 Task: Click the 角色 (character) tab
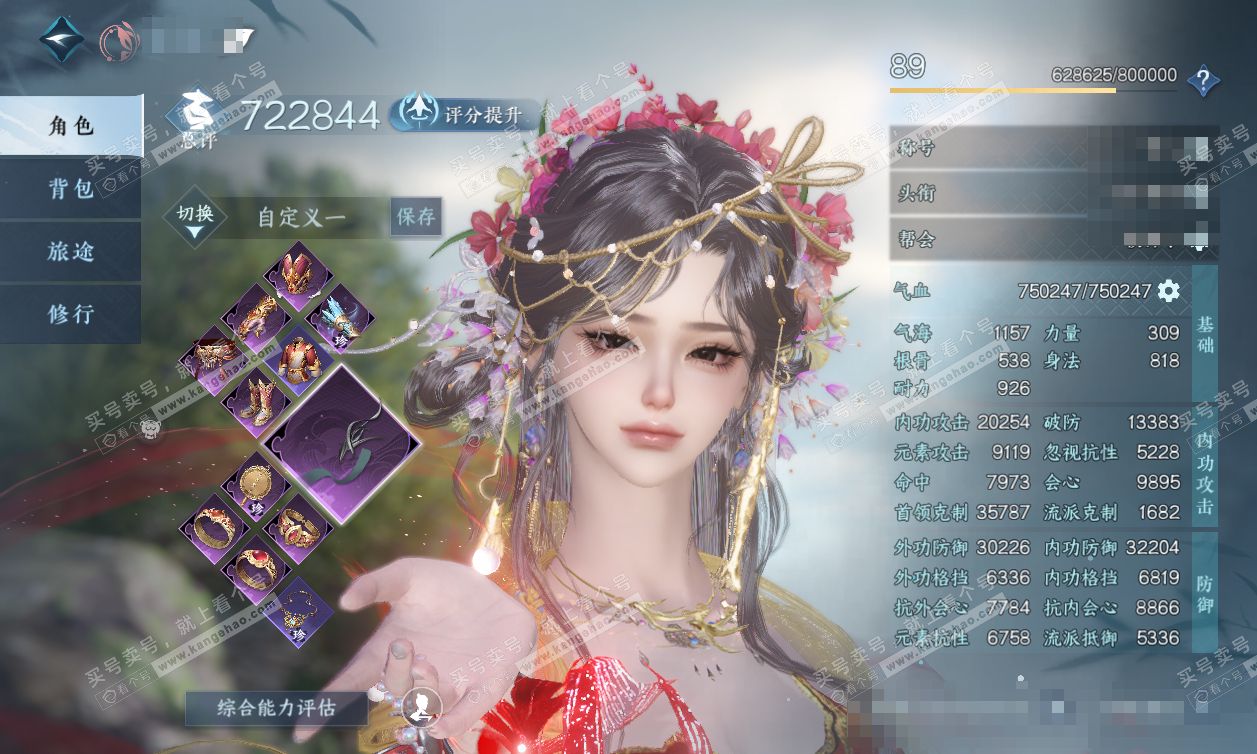click(x=70, y=126)
